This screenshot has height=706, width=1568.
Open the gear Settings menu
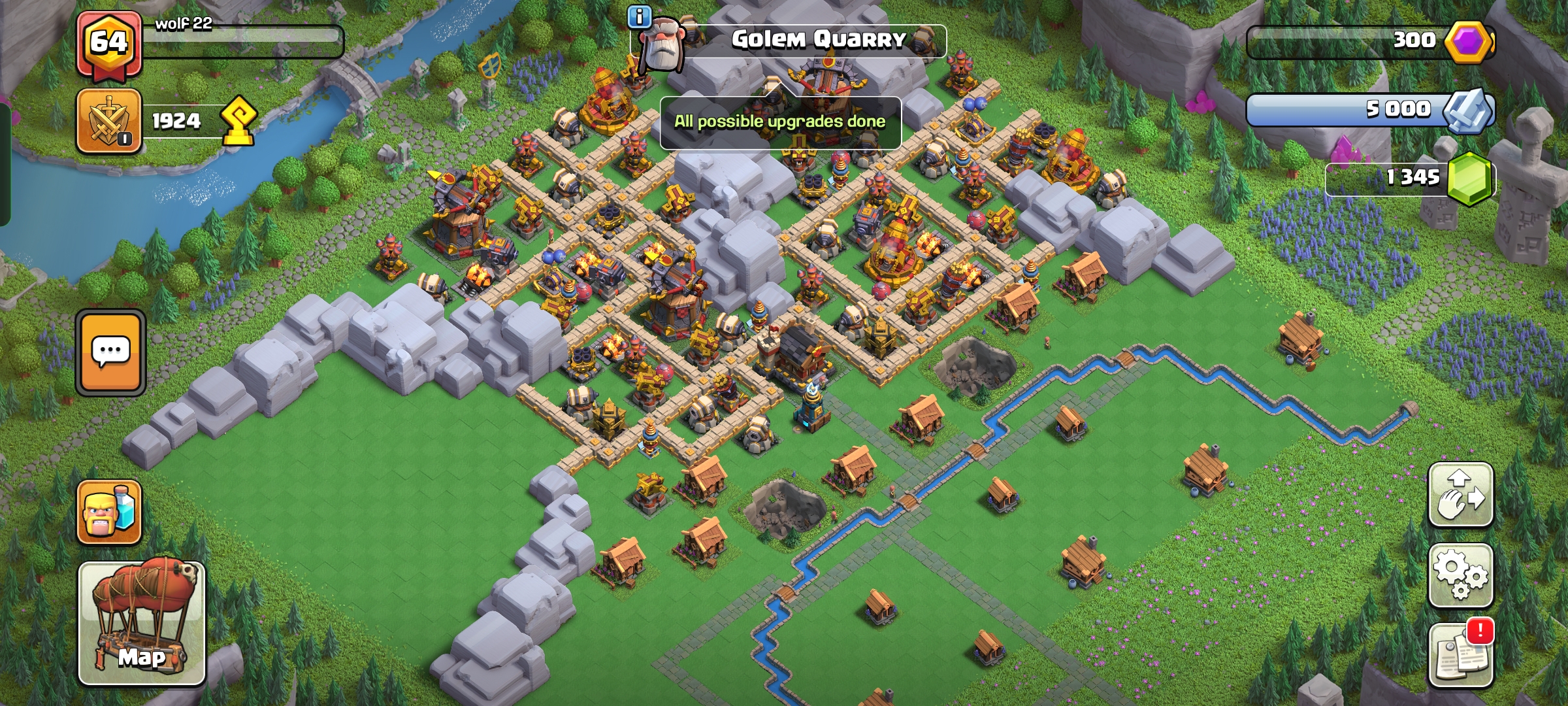1460,575
